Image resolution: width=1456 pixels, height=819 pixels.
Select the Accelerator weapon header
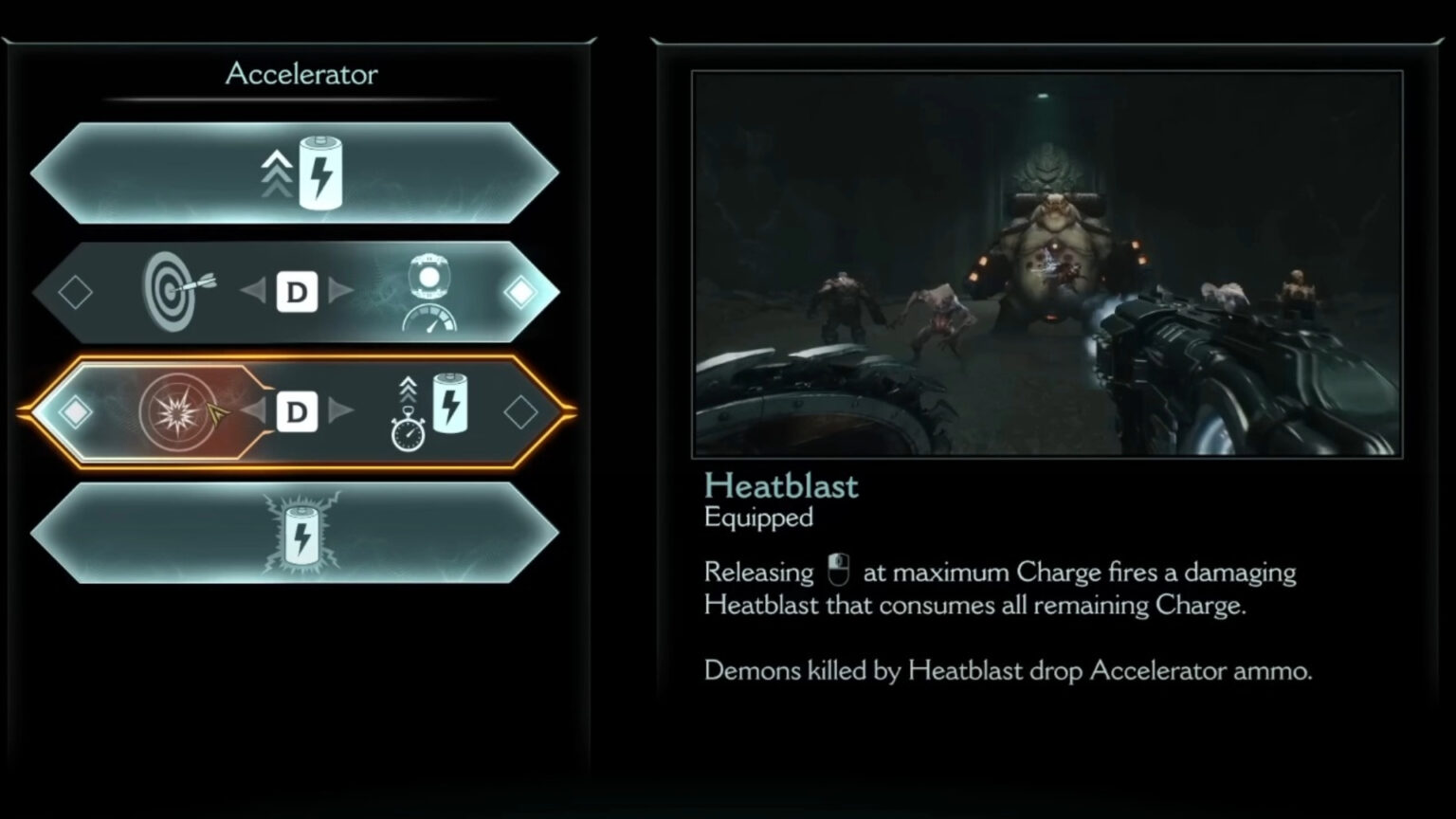(x=300, y=74)
